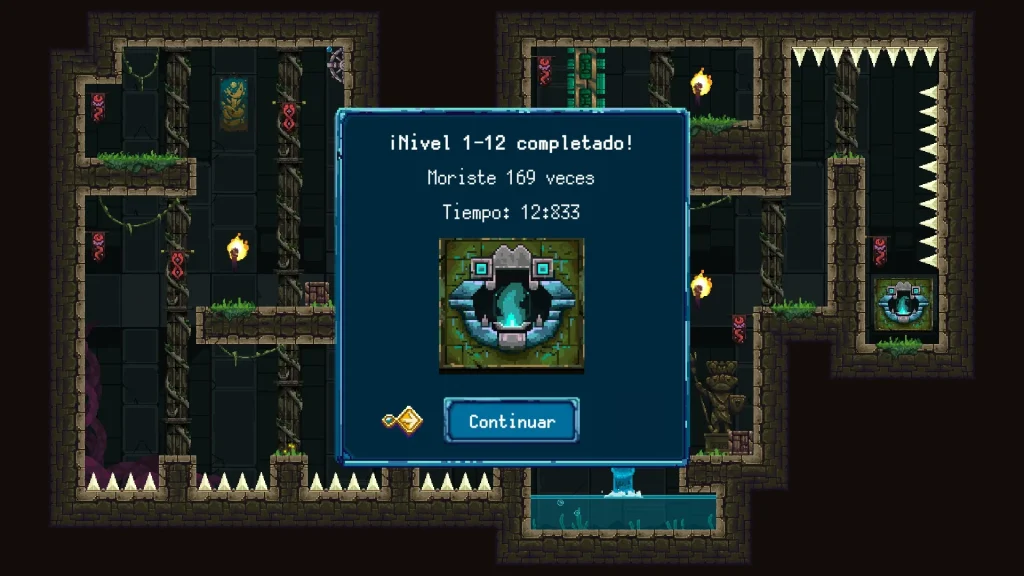This screenshot has height=576, width=1024.
Task: Continue to the next level
Action: click(511, 421)
